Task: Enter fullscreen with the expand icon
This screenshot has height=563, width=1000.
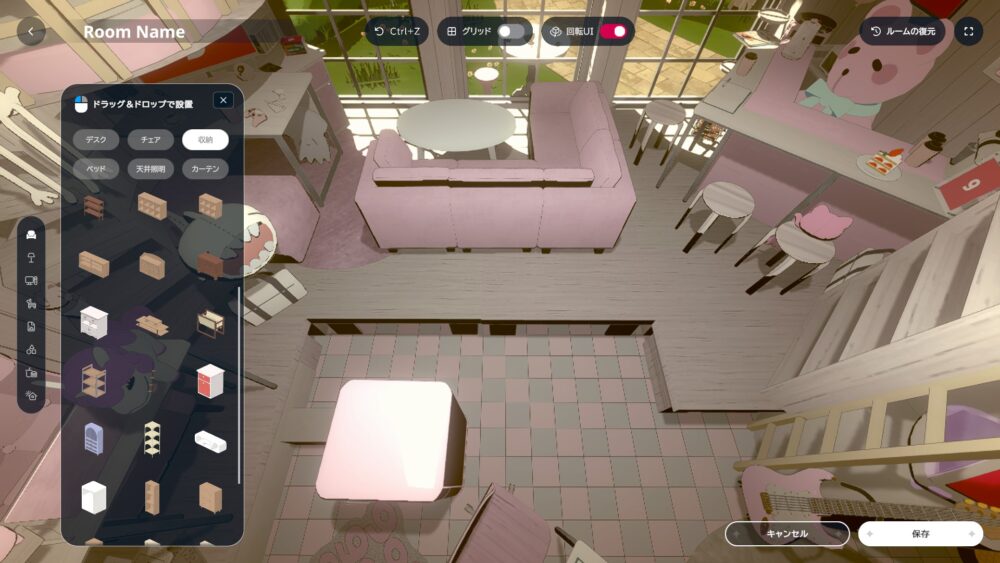Action: (968, 32)
